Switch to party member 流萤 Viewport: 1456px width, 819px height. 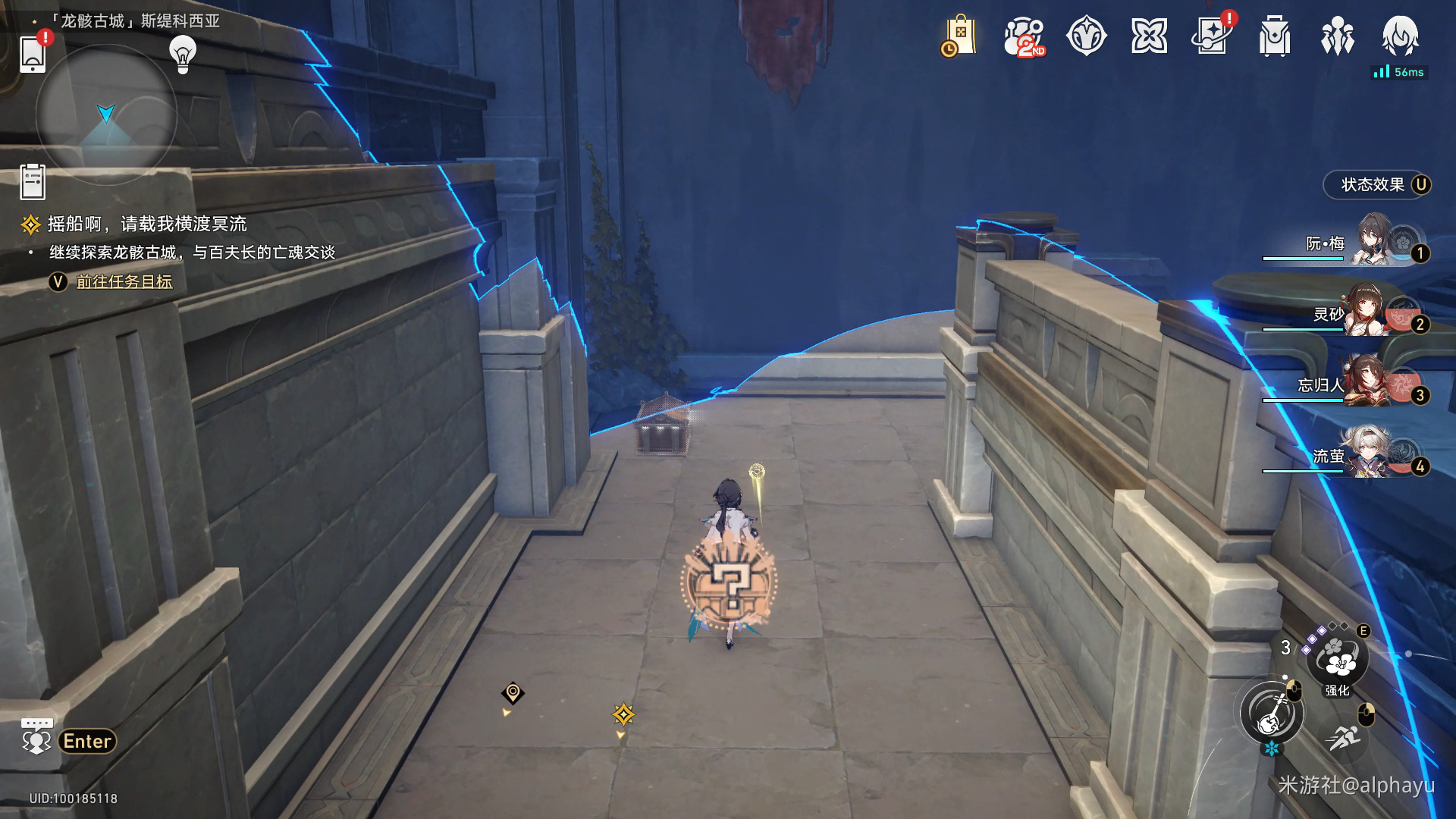point(1373,455)
